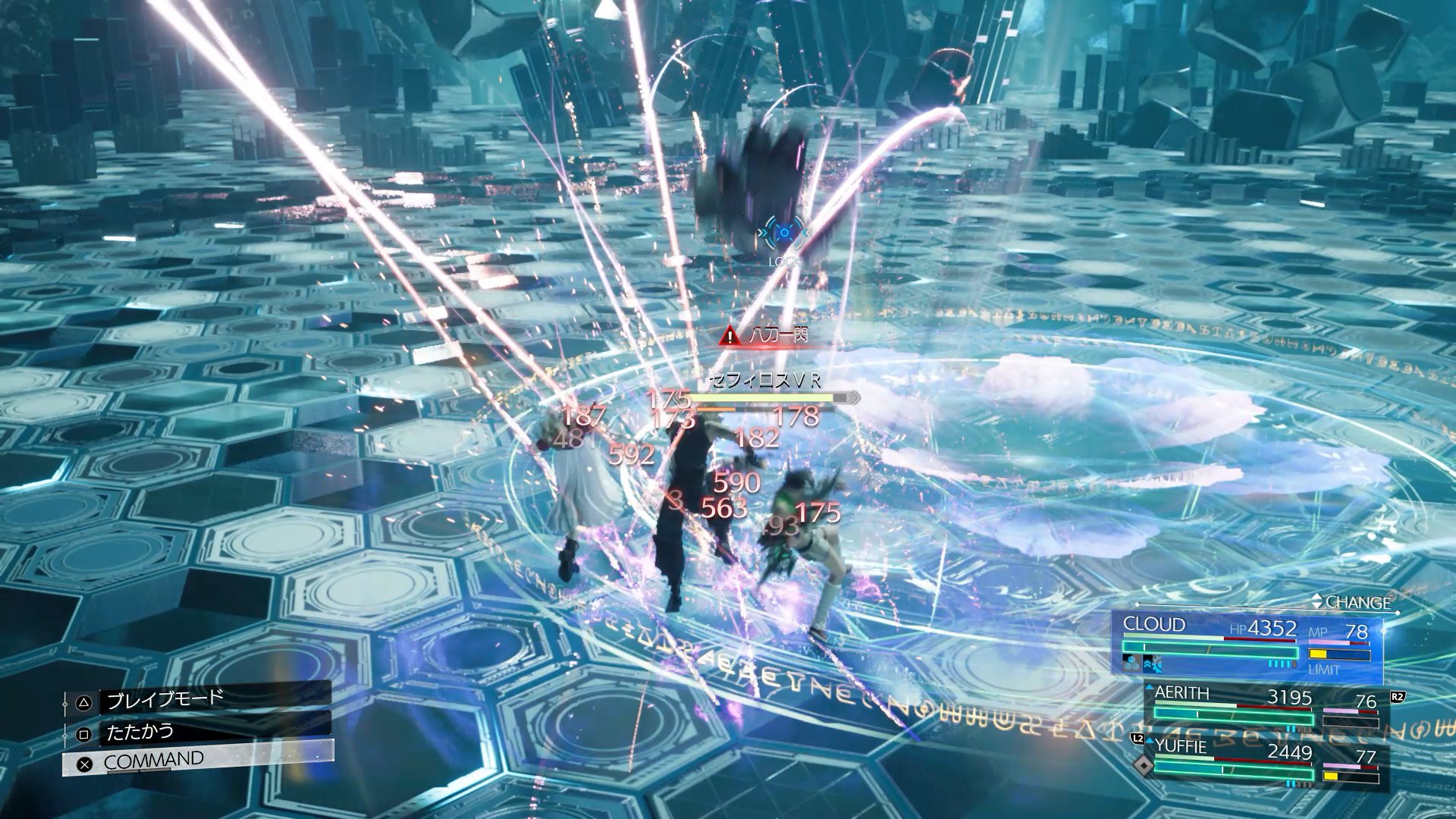This screenshot has height=819, width=1456.
Task: Select Cloud's party status panel
Action: [x=1247, y=647]
